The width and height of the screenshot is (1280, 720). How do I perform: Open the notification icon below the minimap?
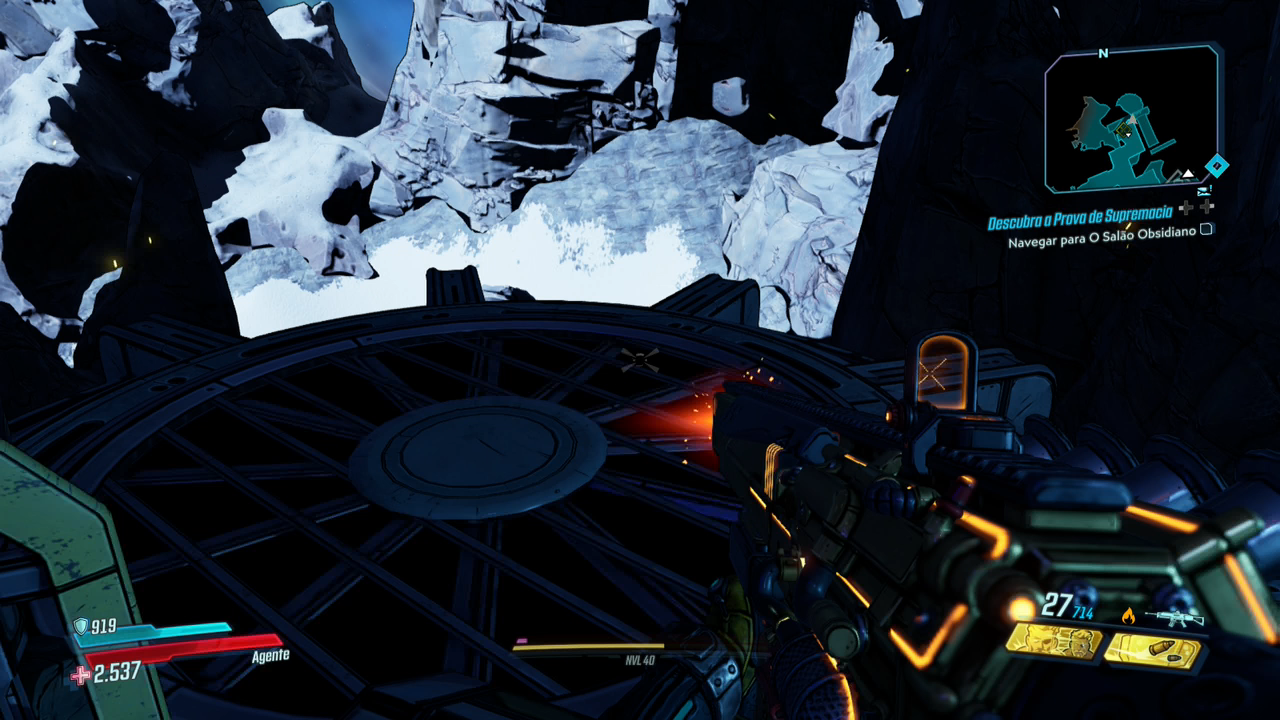[x=1203, y=190]
